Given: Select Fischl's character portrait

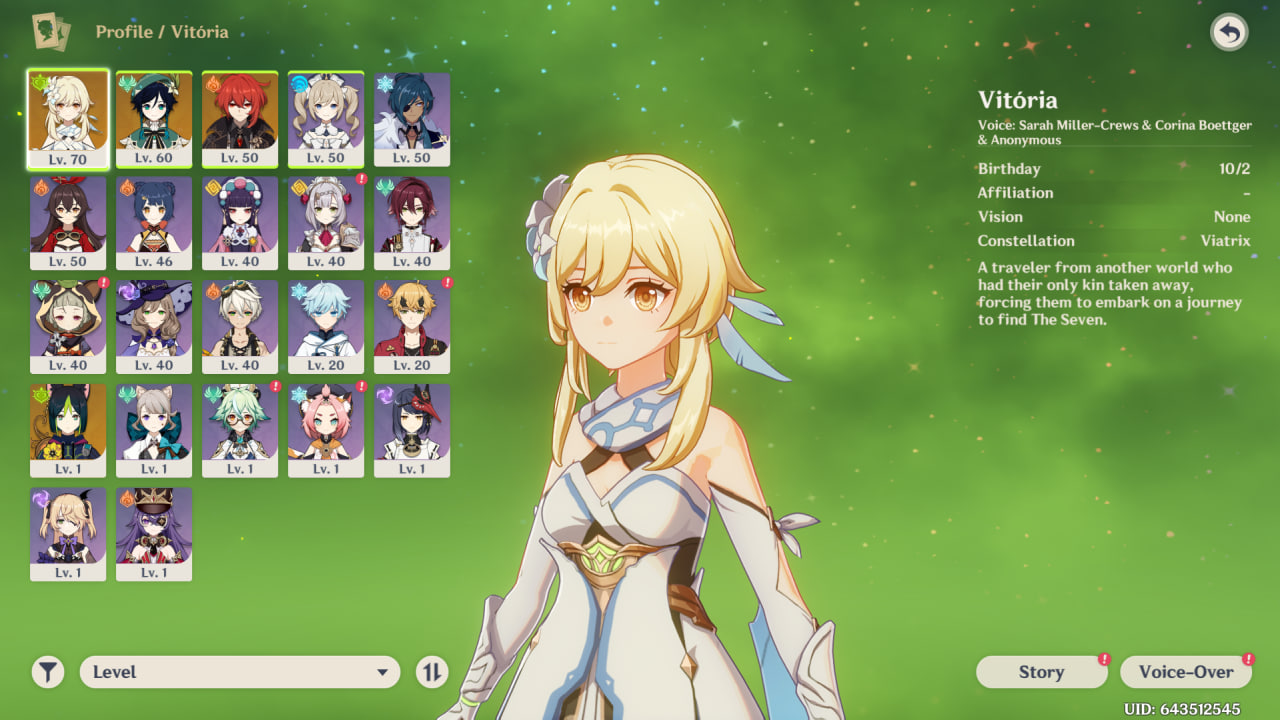Looking at the screenshot, I should tap(68, 534).
